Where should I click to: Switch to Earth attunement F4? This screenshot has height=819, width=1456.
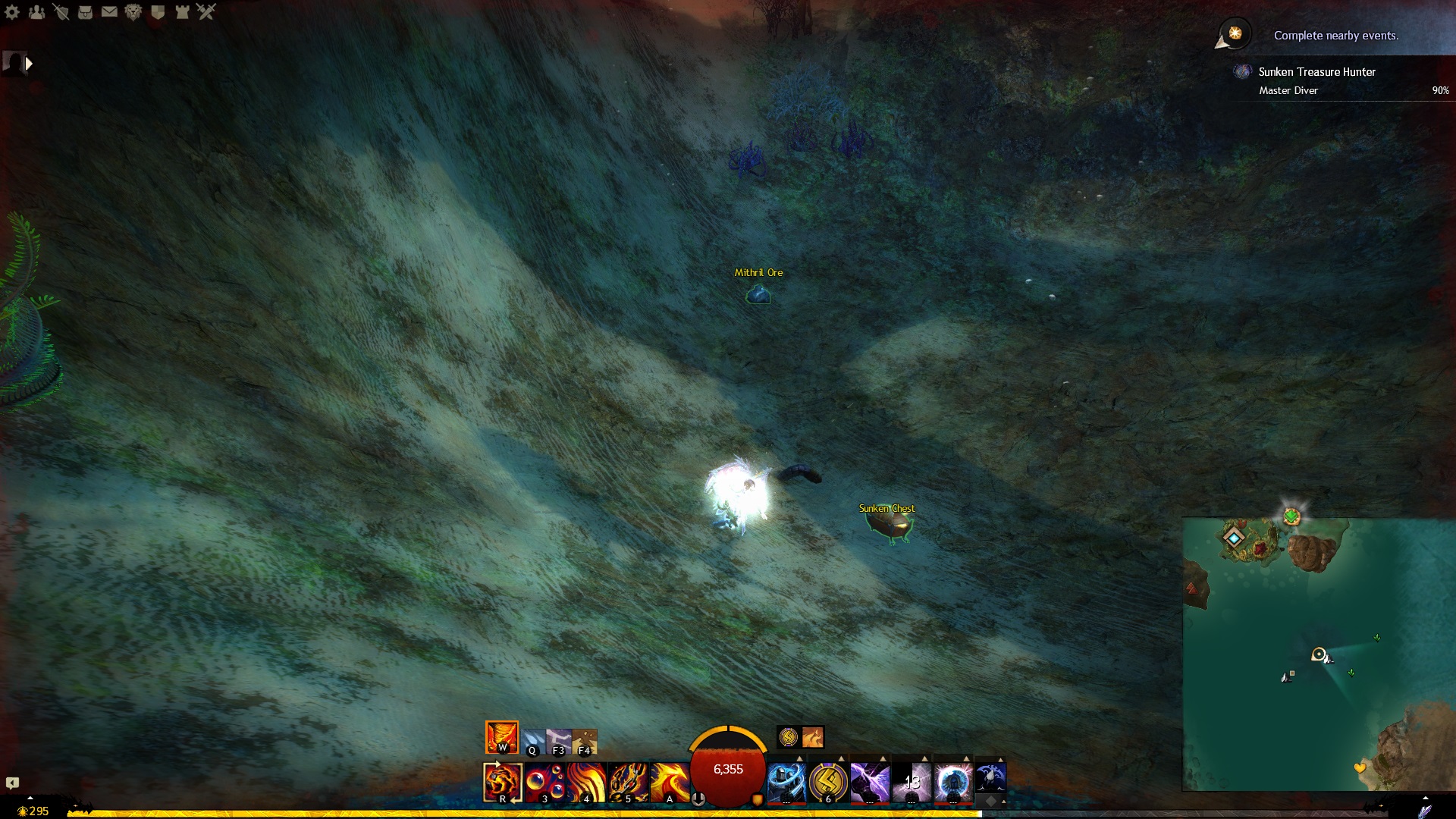coord(585,741)
